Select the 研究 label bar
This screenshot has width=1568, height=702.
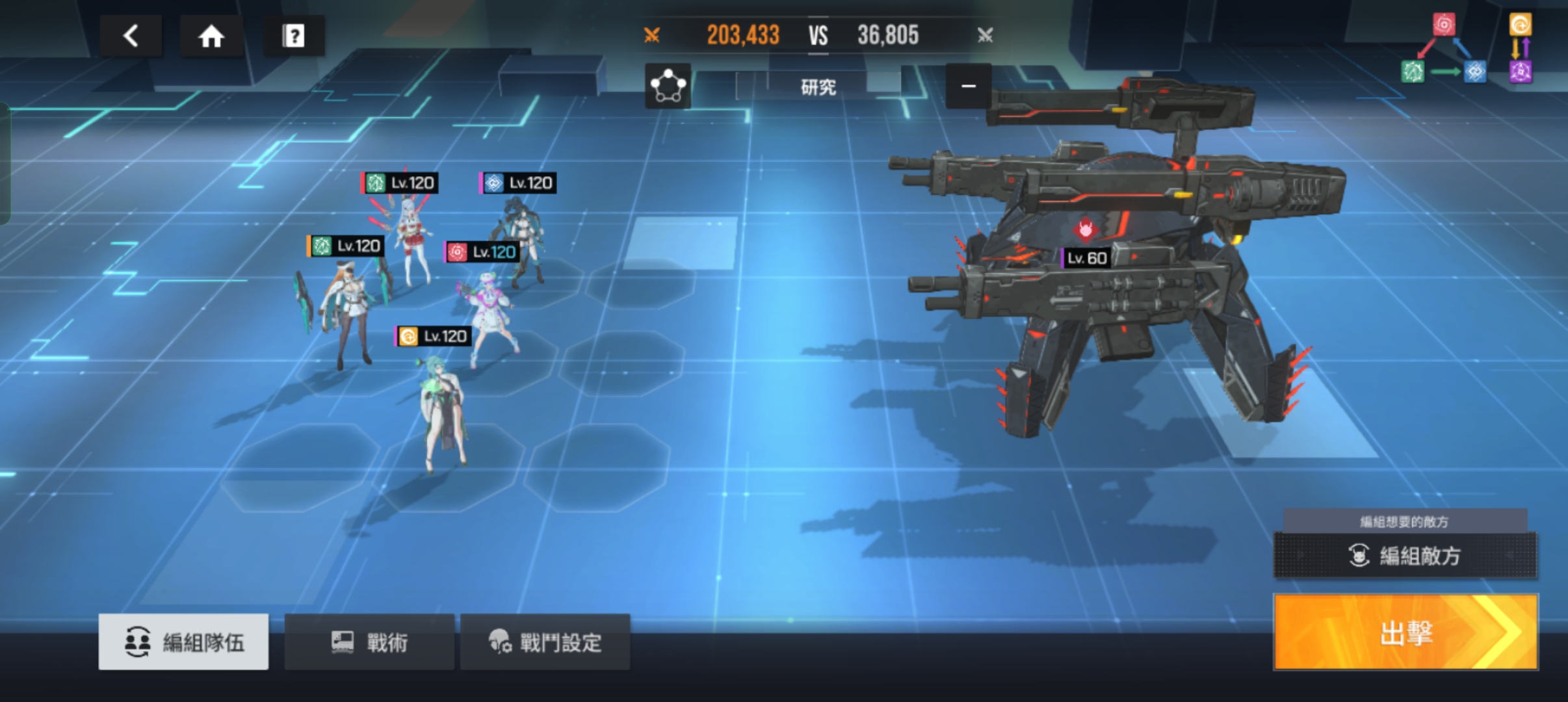pos(818,87)
